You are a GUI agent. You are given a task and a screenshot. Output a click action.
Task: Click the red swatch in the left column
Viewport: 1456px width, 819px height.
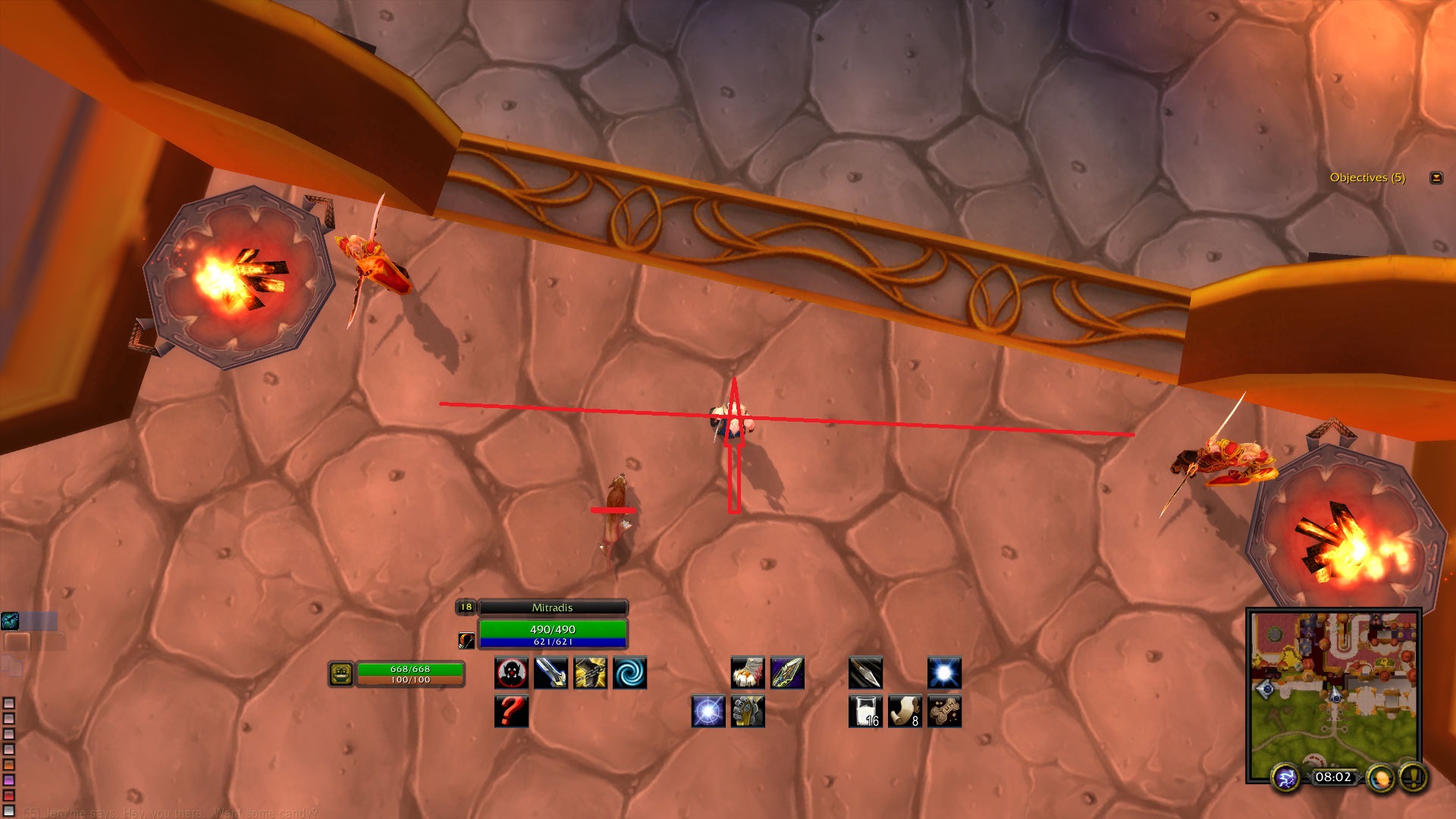point(8,795)
